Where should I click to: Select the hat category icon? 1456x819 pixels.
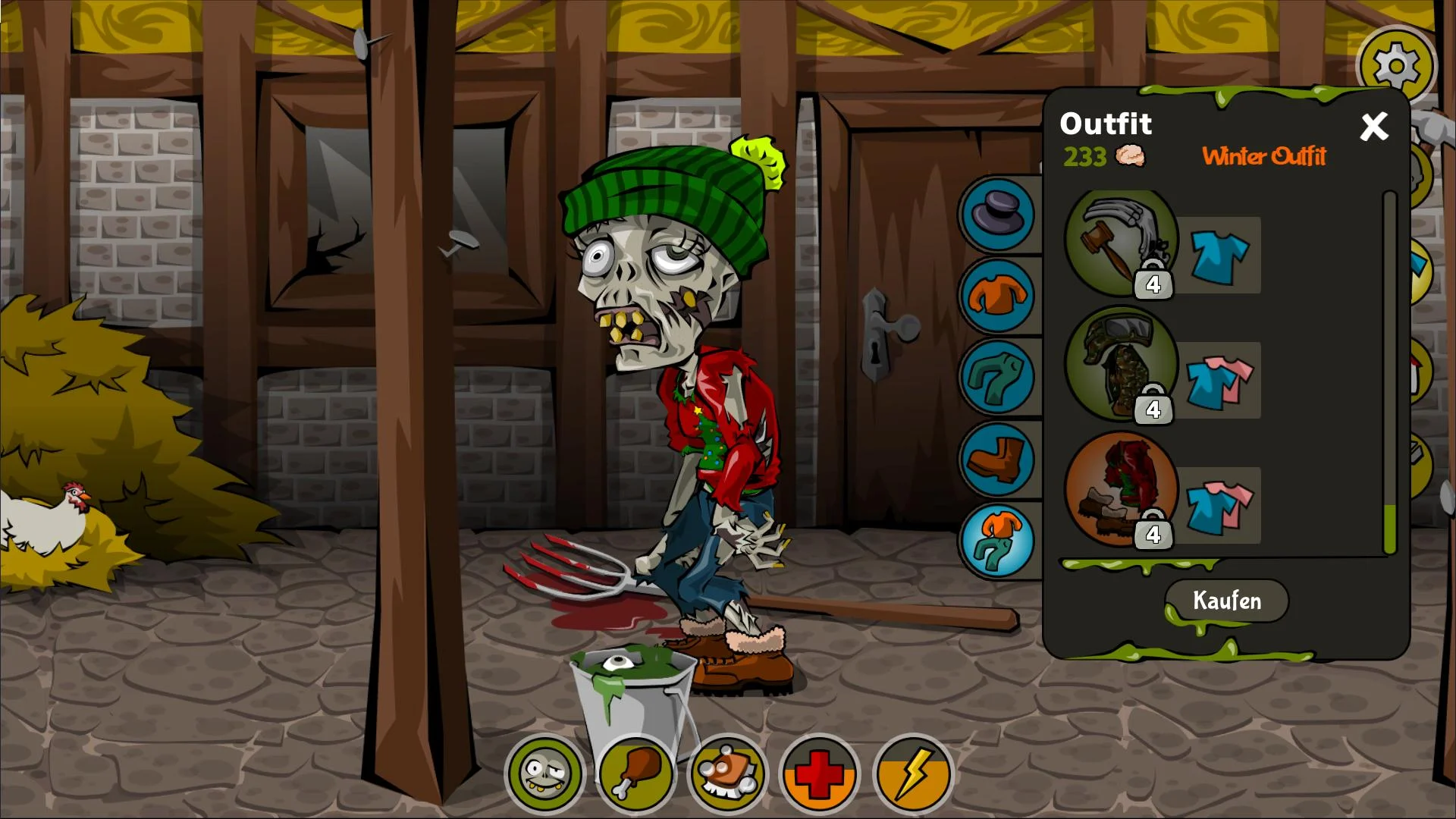997,215
